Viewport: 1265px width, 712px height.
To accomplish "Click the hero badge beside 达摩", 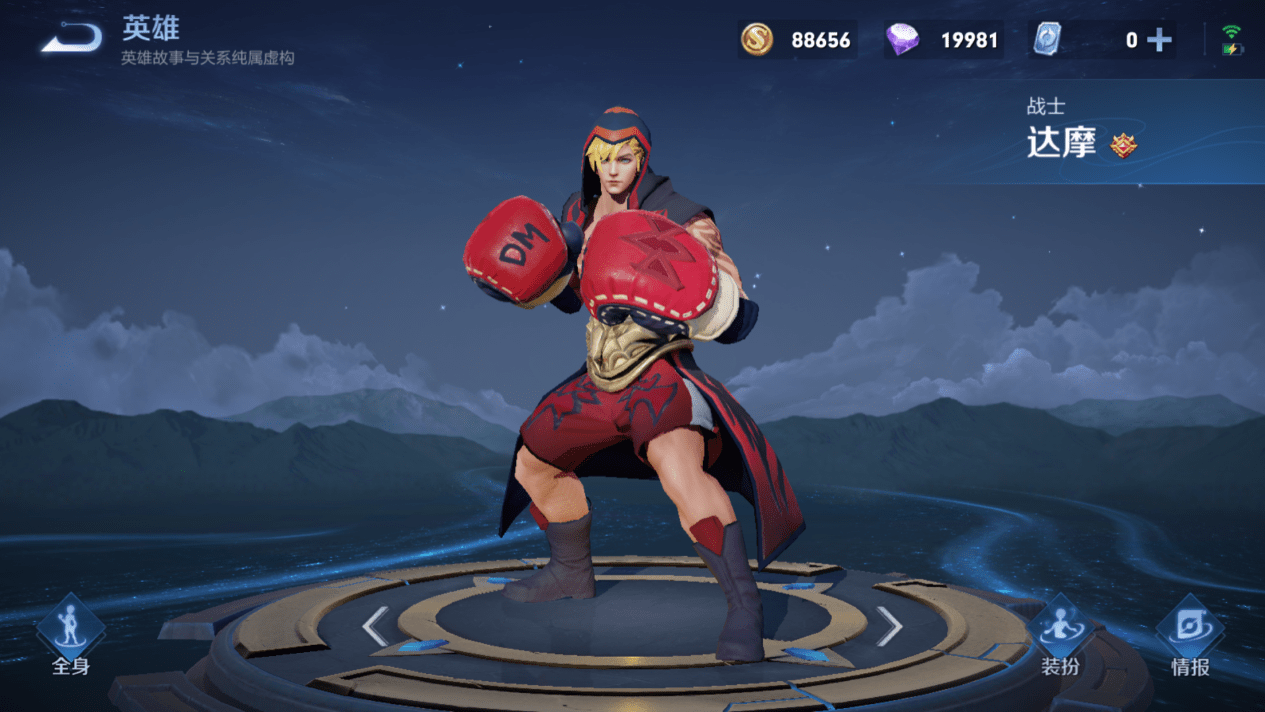I will coord(1124,146).
